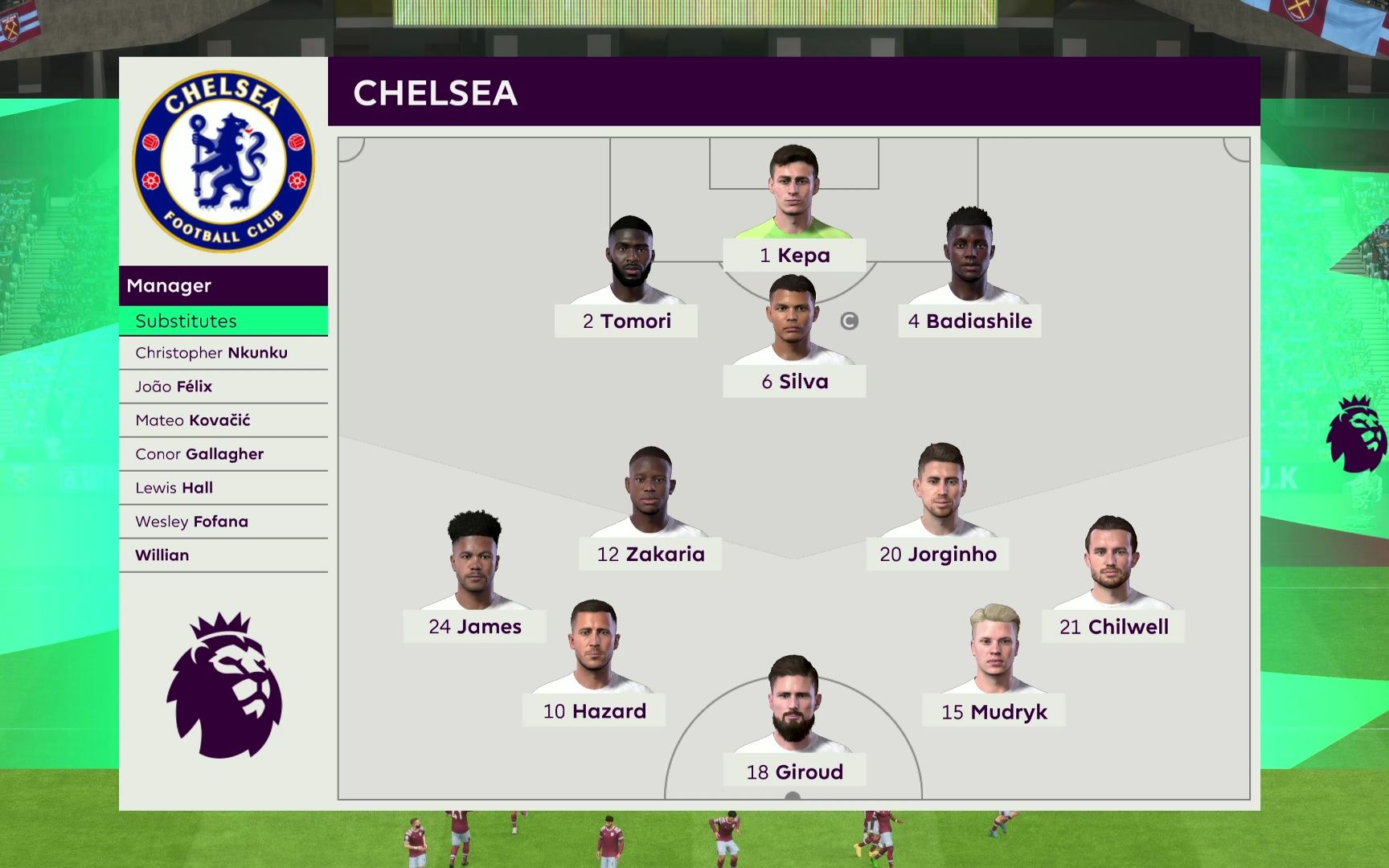Select the Manager header
The height and width of the screenshot is (868, 1389).
[x=223, y=285]
